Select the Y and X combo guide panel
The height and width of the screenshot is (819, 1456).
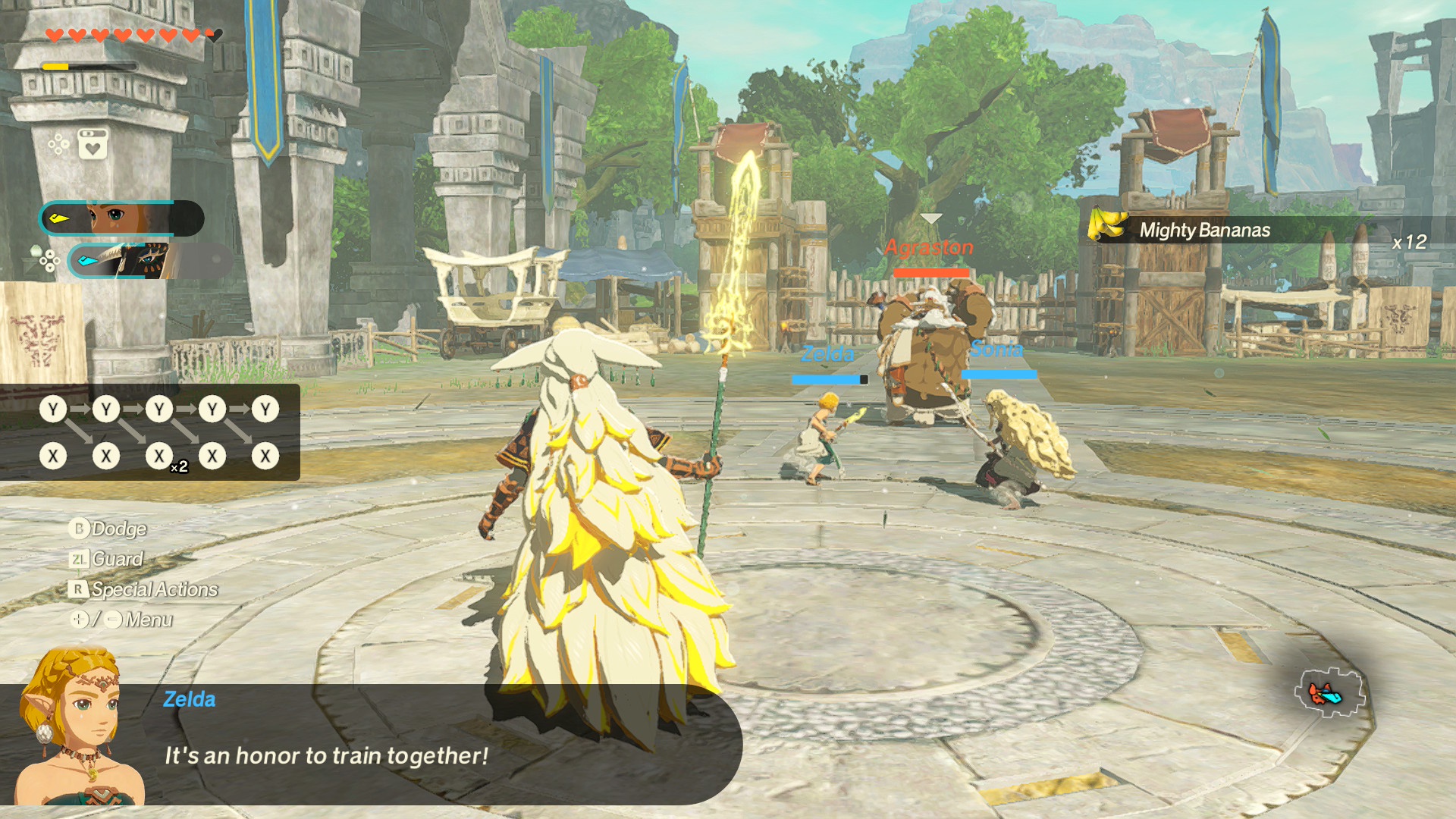(x=150, y=432)
